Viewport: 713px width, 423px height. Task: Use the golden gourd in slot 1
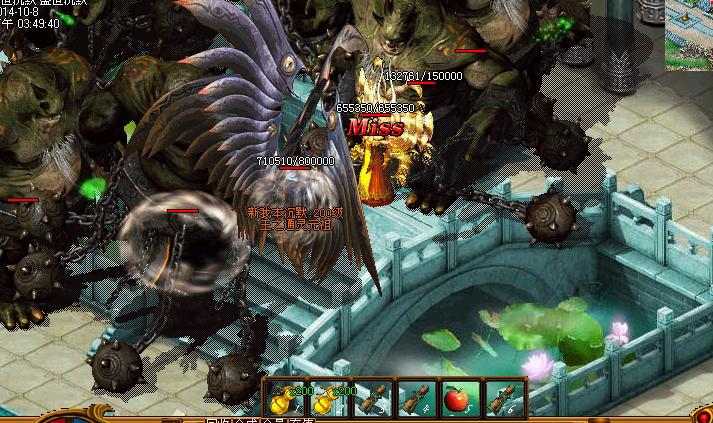pyautogui.click(x=284, y=399)
